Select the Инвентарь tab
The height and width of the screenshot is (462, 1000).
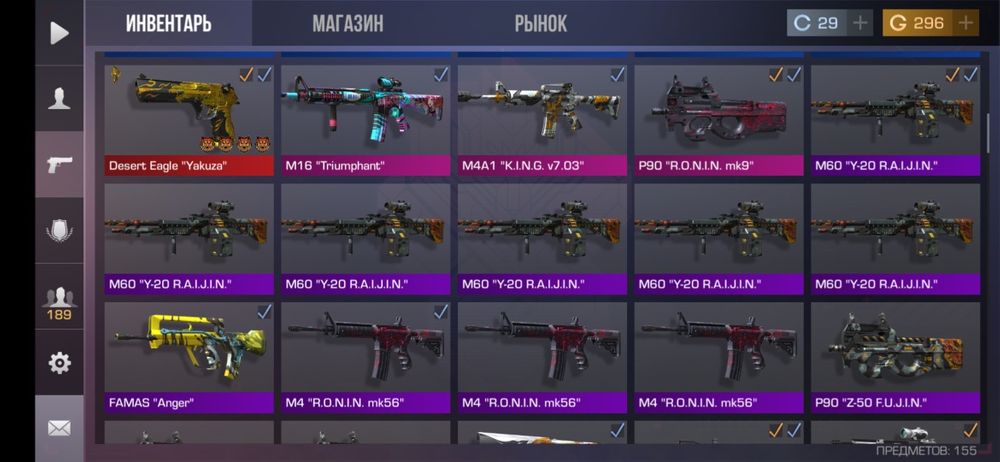click(168, 23)
